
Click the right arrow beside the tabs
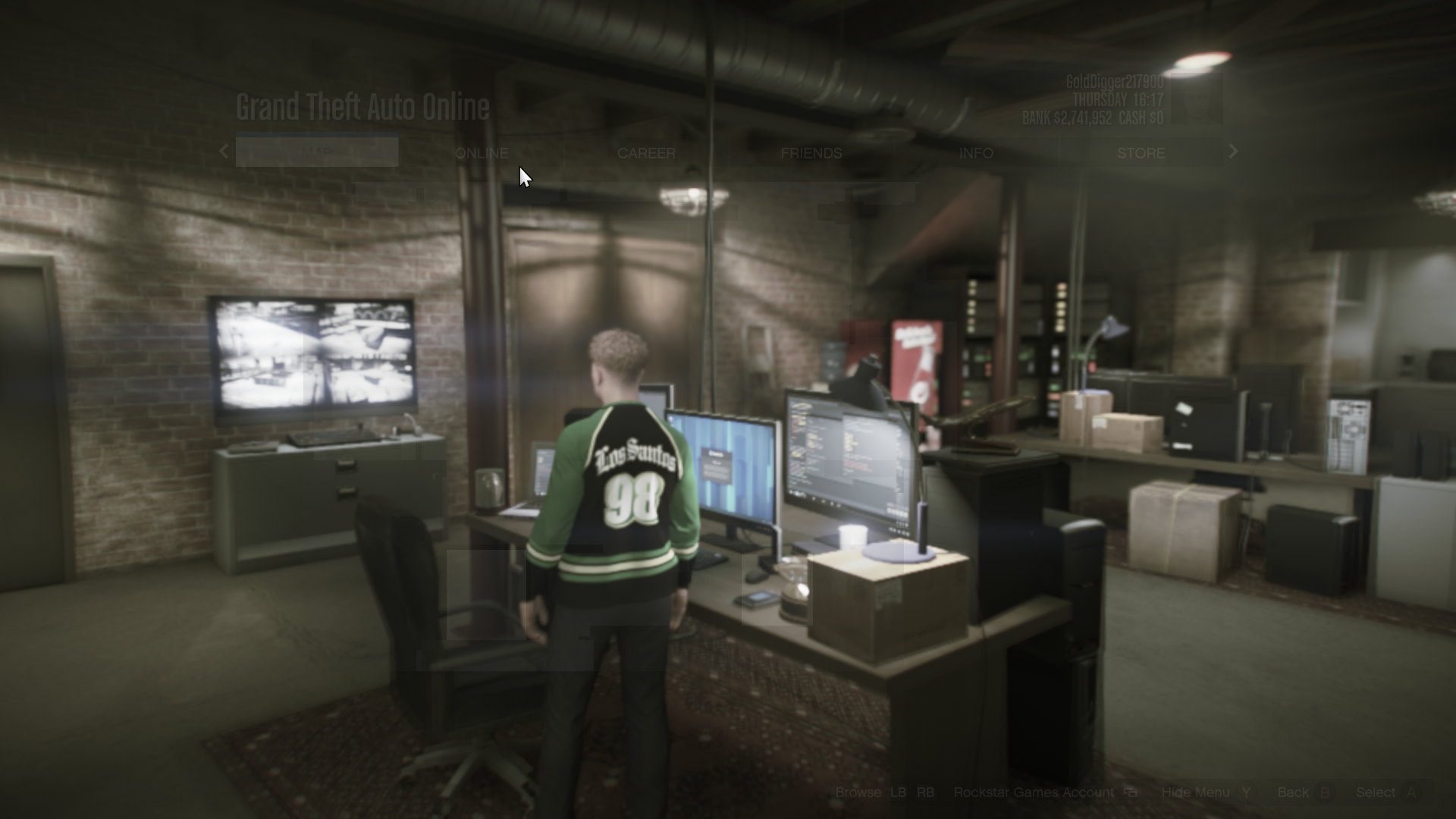(1233, 152)
